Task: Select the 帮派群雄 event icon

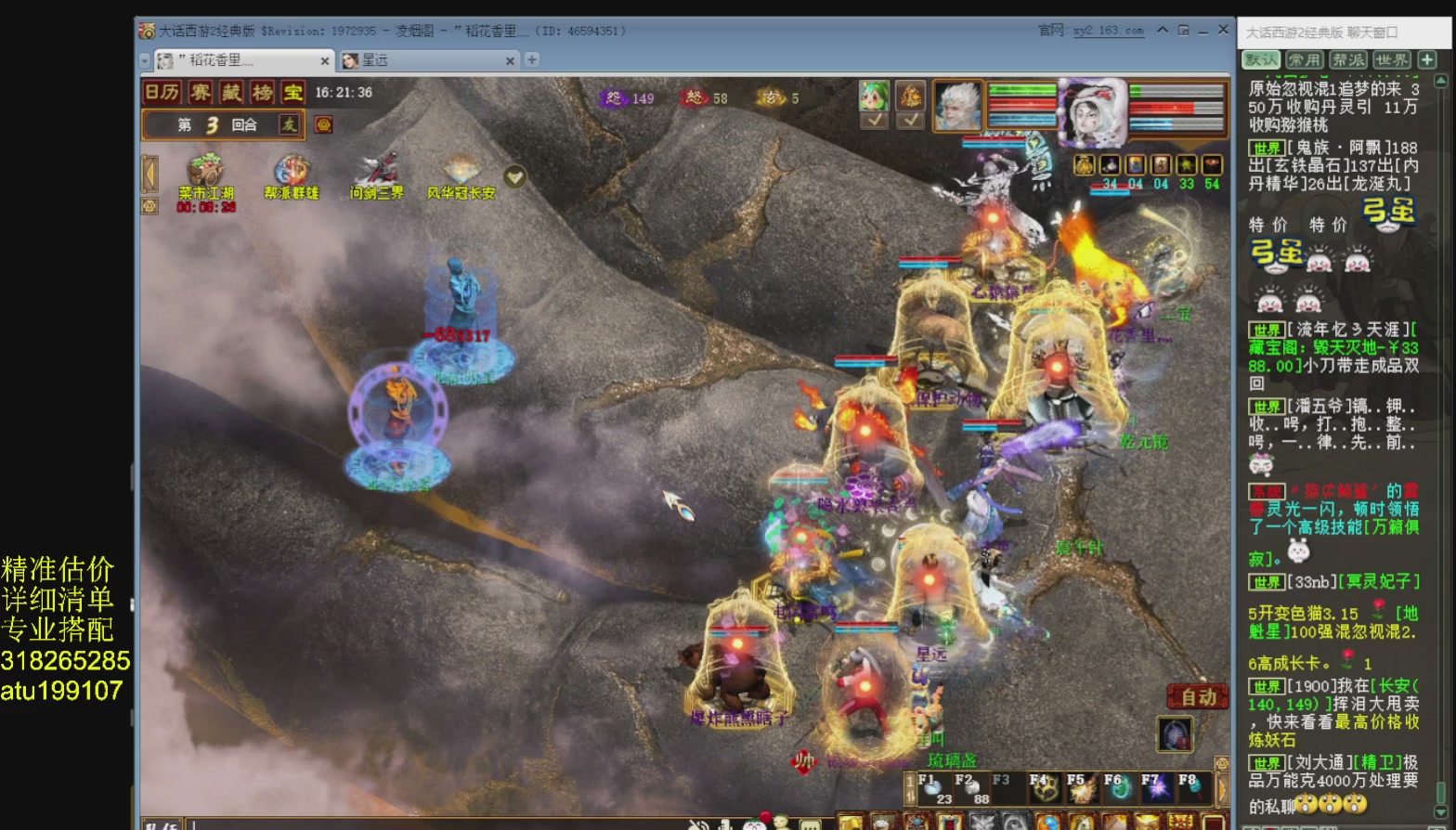Action: pos(292,174)
